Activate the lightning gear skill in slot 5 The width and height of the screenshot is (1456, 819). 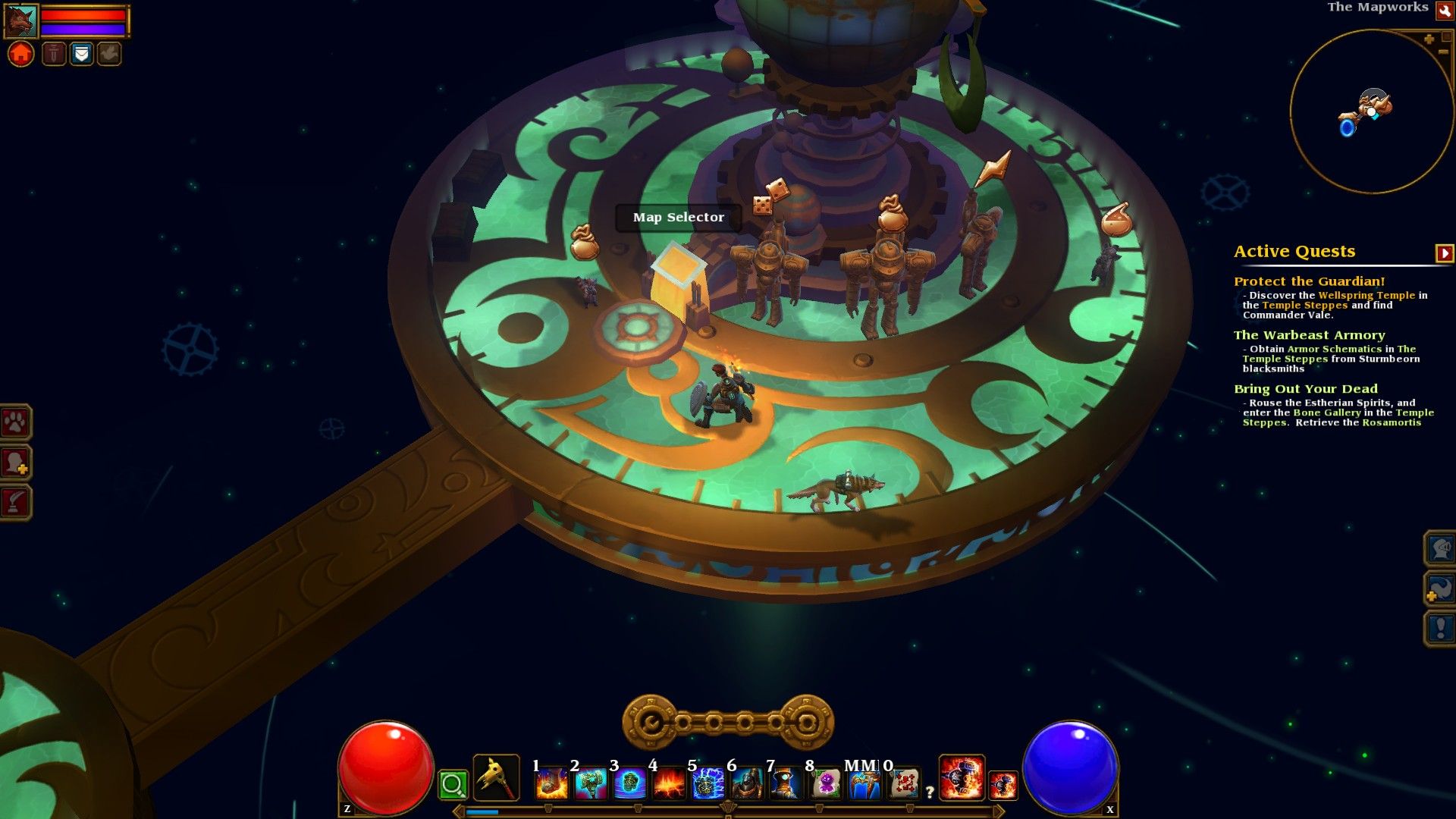point(708,783)
